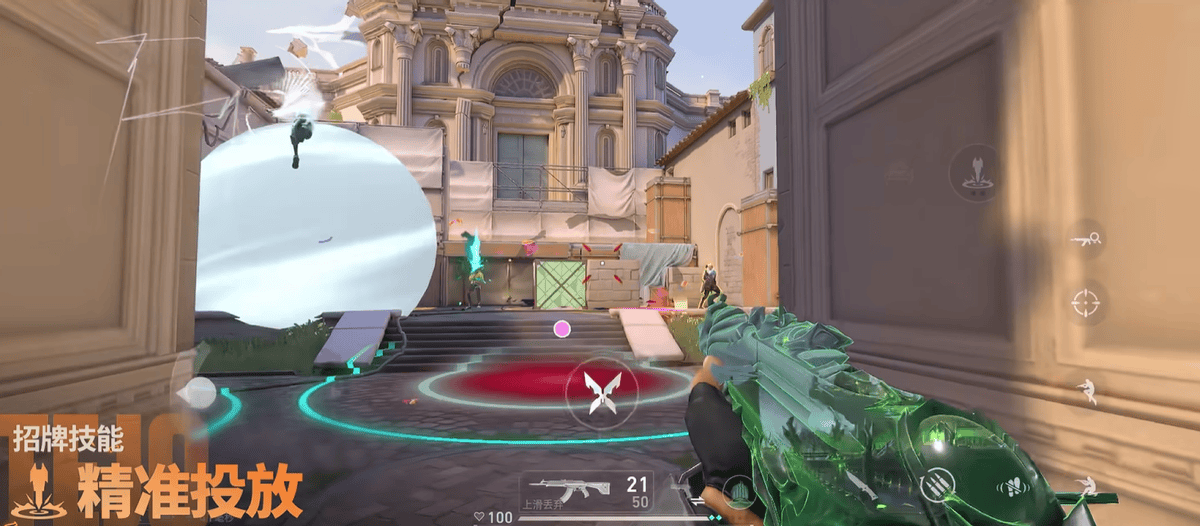
Task: Tap the crossed-blades fire button
Action: coord(602,391)
